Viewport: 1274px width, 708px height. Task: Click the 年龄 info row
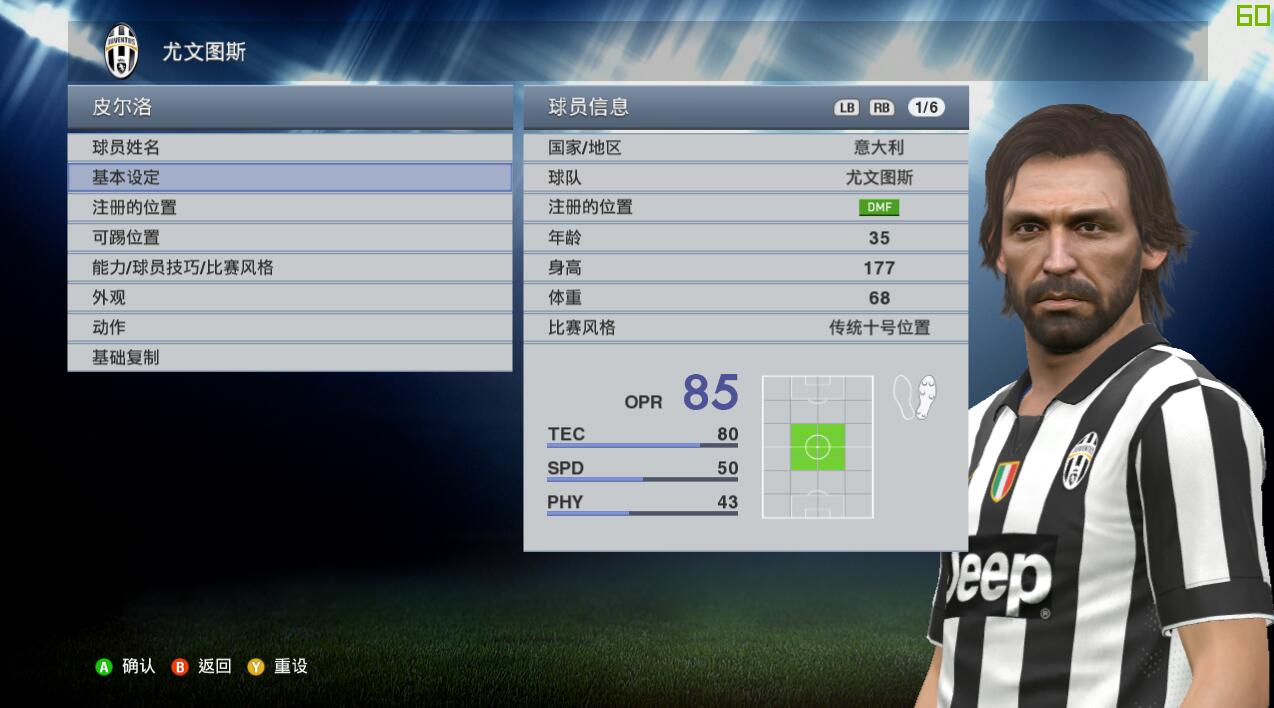point(745,238)
